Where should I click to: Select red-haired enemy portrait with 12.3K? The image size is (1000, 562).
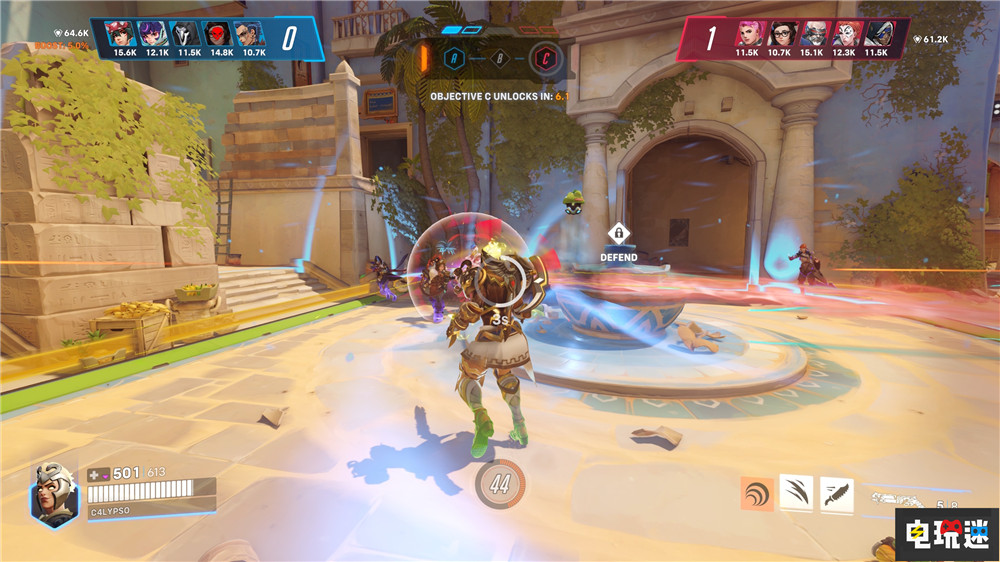(845, 34)
